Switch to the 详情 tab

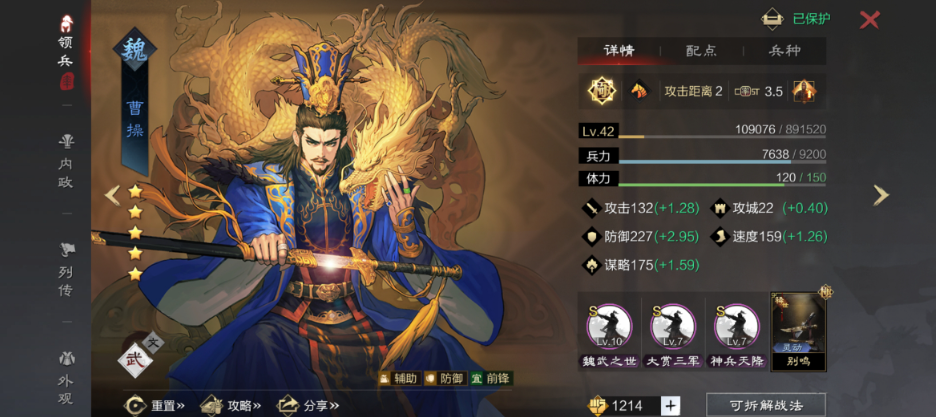(x=618, y=51)
